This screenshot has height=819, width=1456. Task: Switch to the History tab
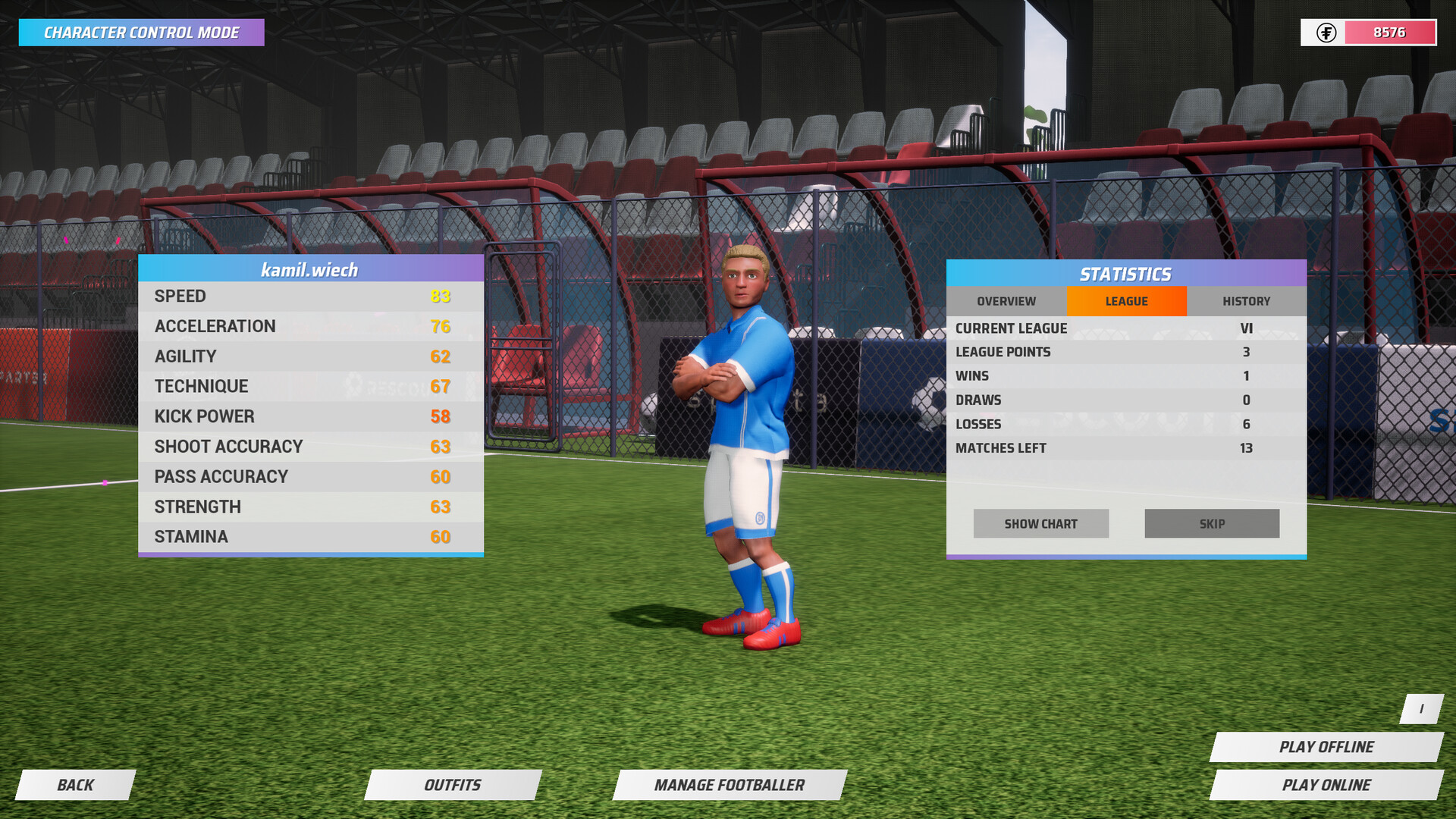coord(1246,301)
